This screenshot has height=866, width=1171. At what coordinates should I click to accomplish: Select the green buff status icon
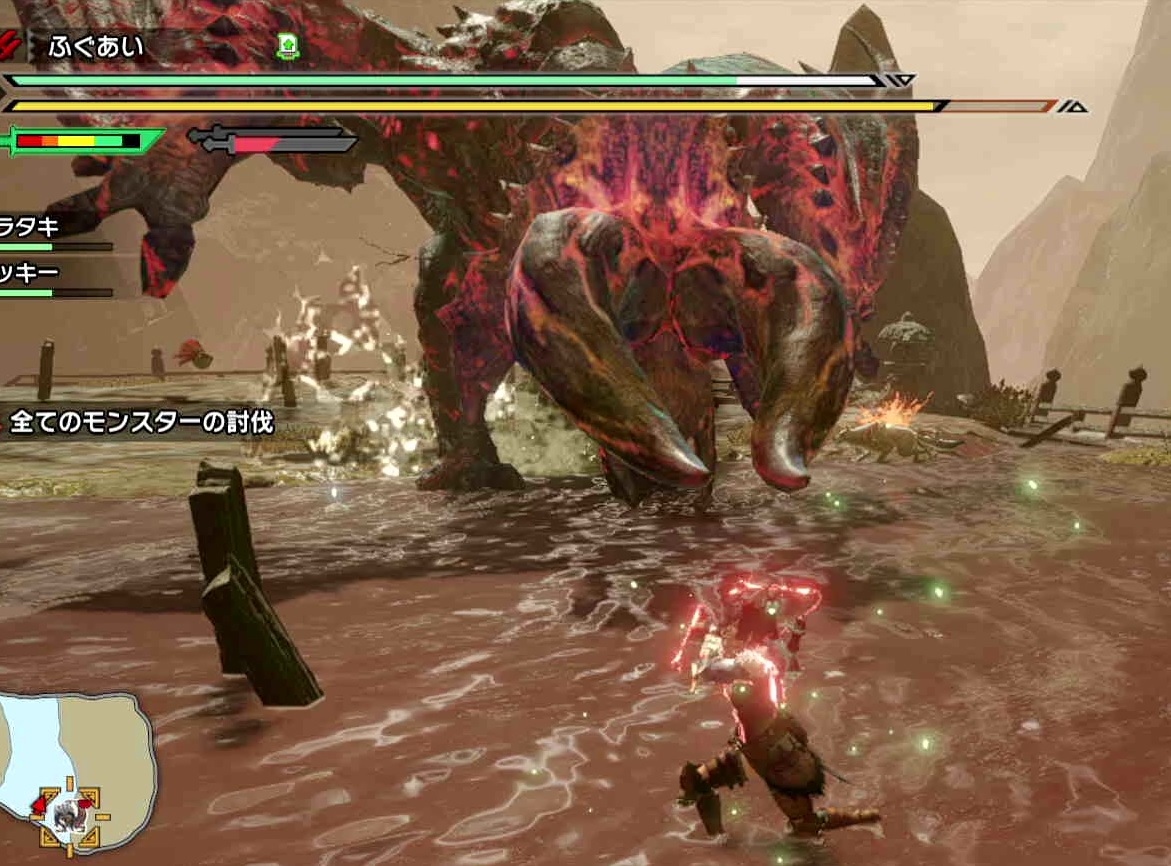pos(287,45)
